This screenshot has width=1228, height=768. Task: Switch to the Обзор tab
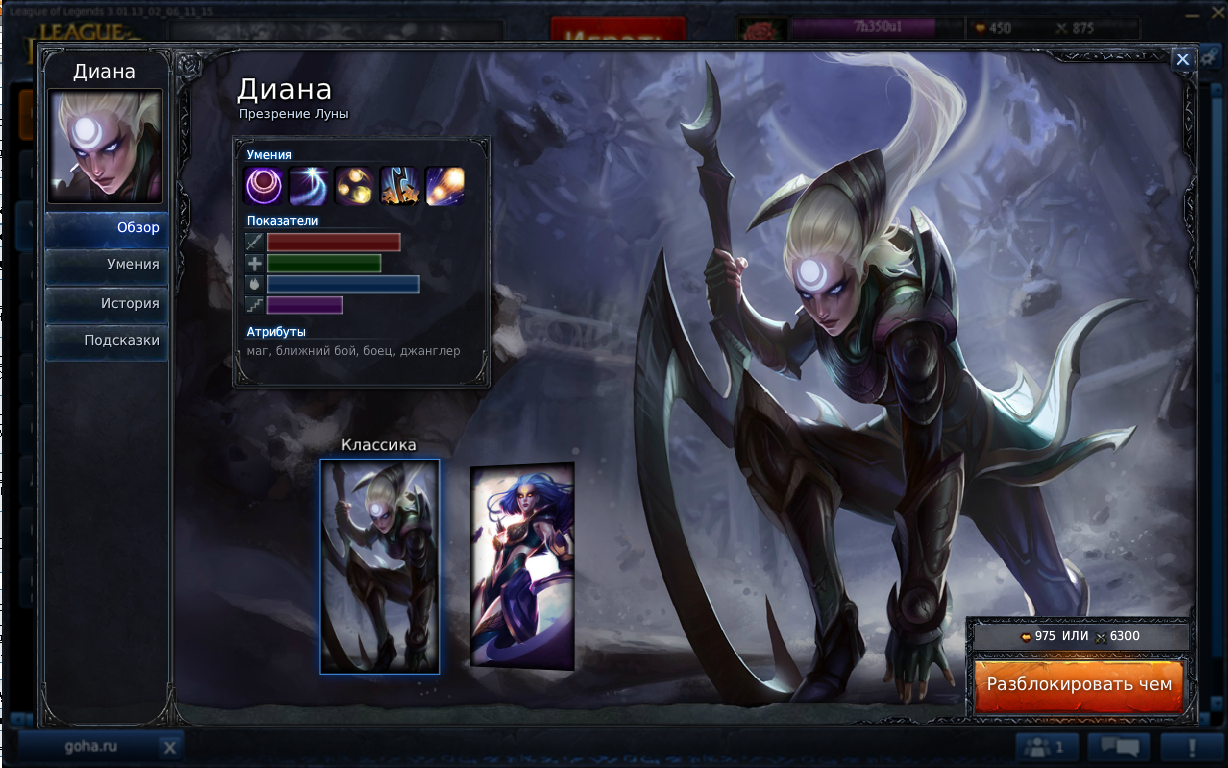pos(107,228)
